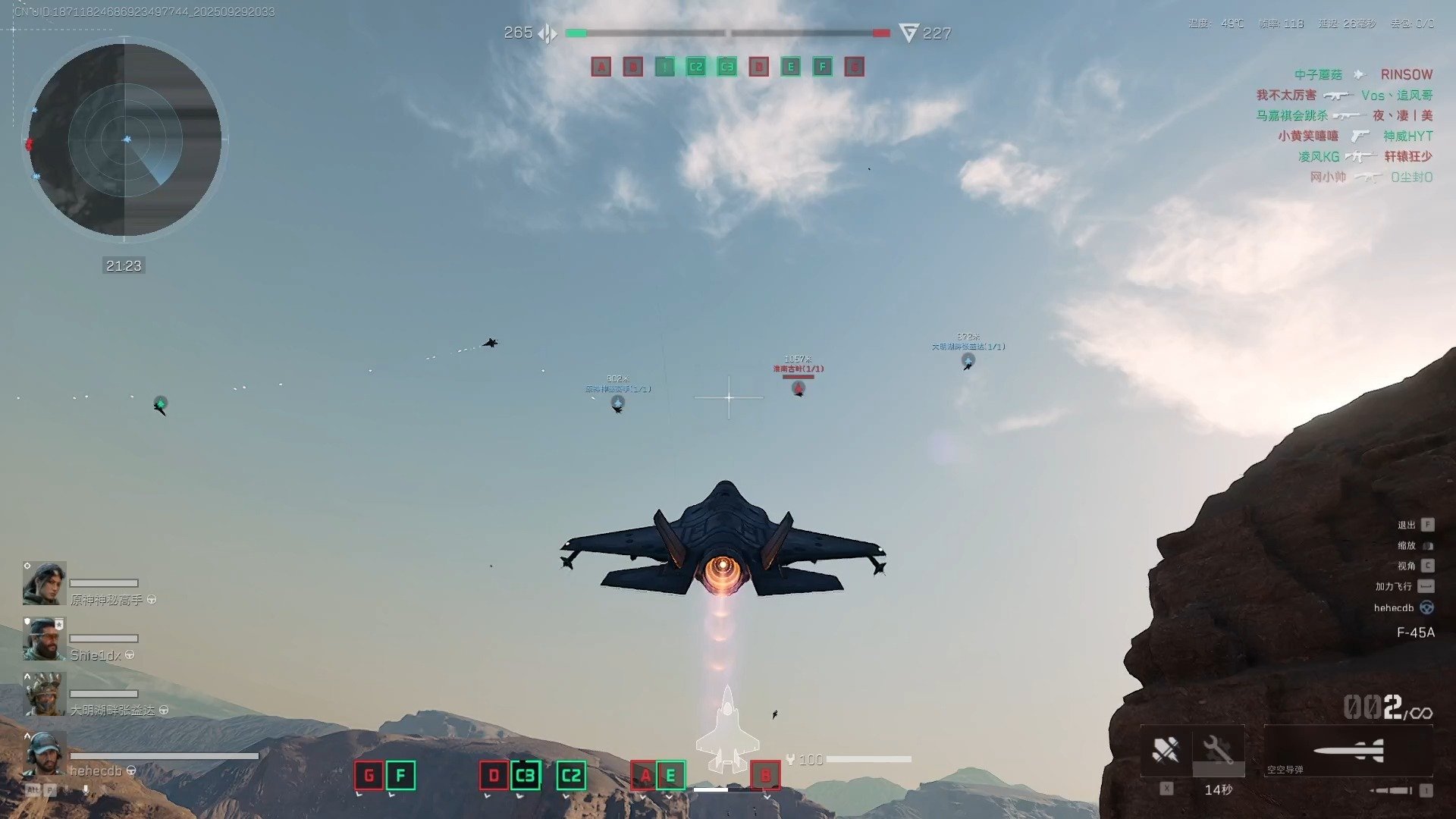Image resolution: width=1456 pixels, height=819 pixels.
Task: Click the circular radar minimap
Action: tap(125, 140)
